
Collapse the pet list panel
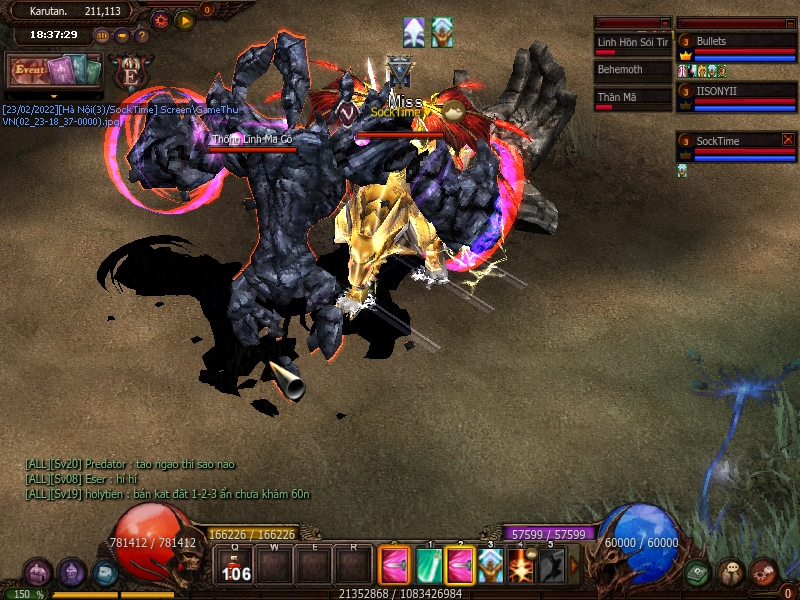point(665,22)
